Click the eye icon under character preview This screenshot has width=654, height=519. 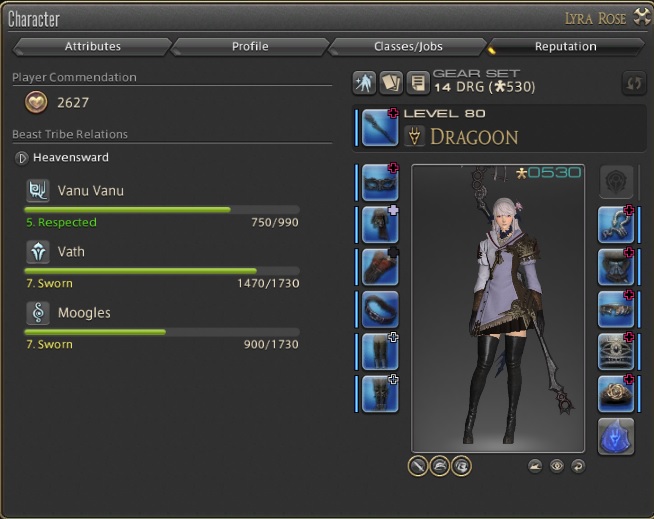click(557, 466)
